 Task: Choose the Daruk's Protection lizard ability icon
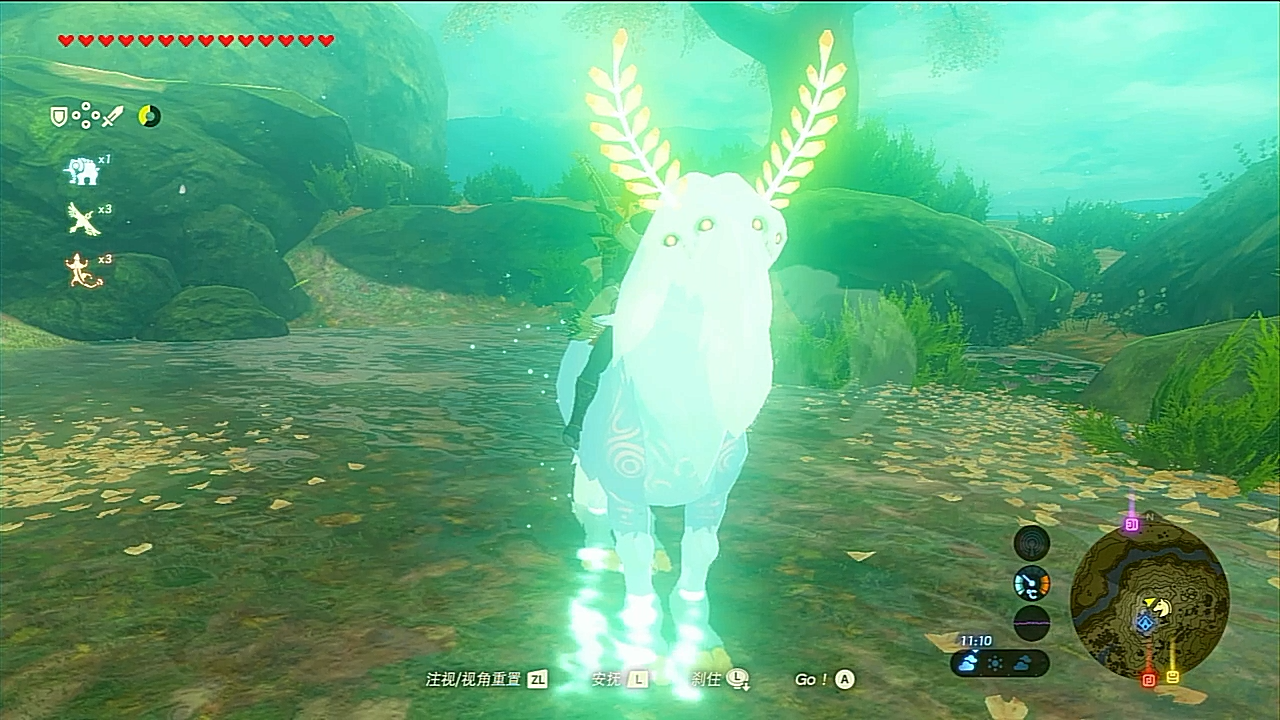80,270
